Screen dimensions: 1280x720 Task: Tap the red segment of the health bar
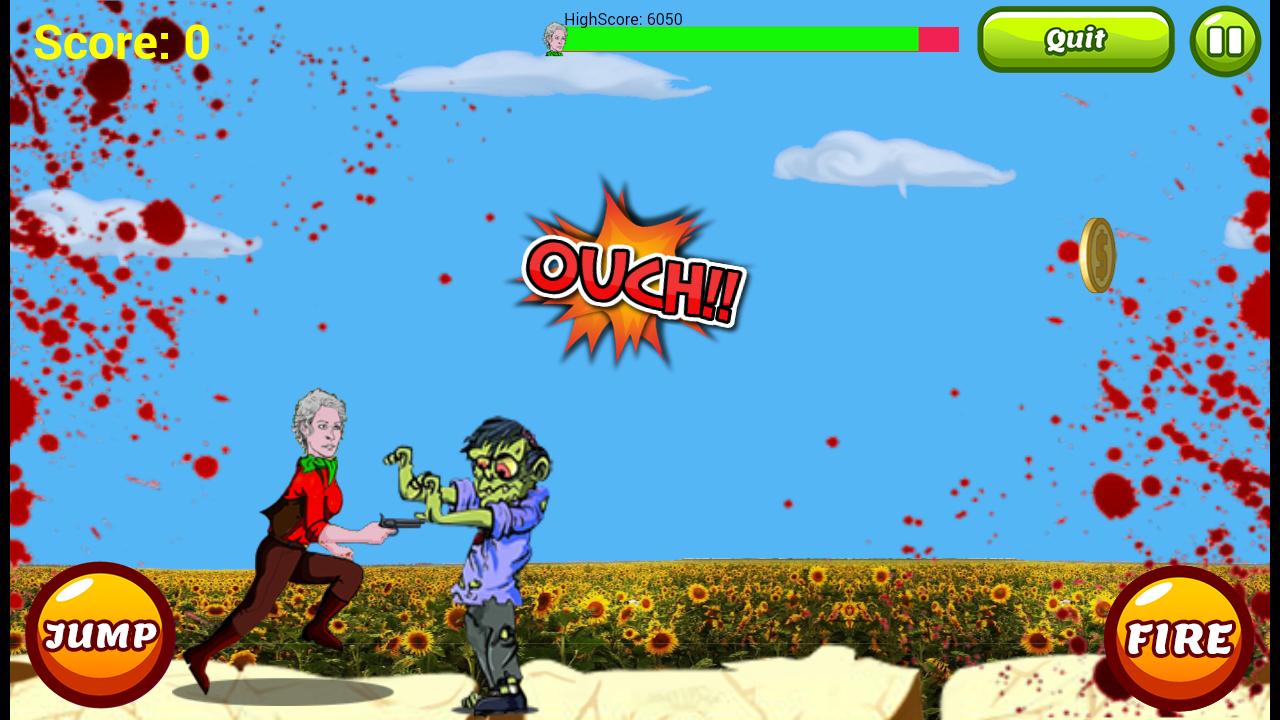[x=936, y=40]
